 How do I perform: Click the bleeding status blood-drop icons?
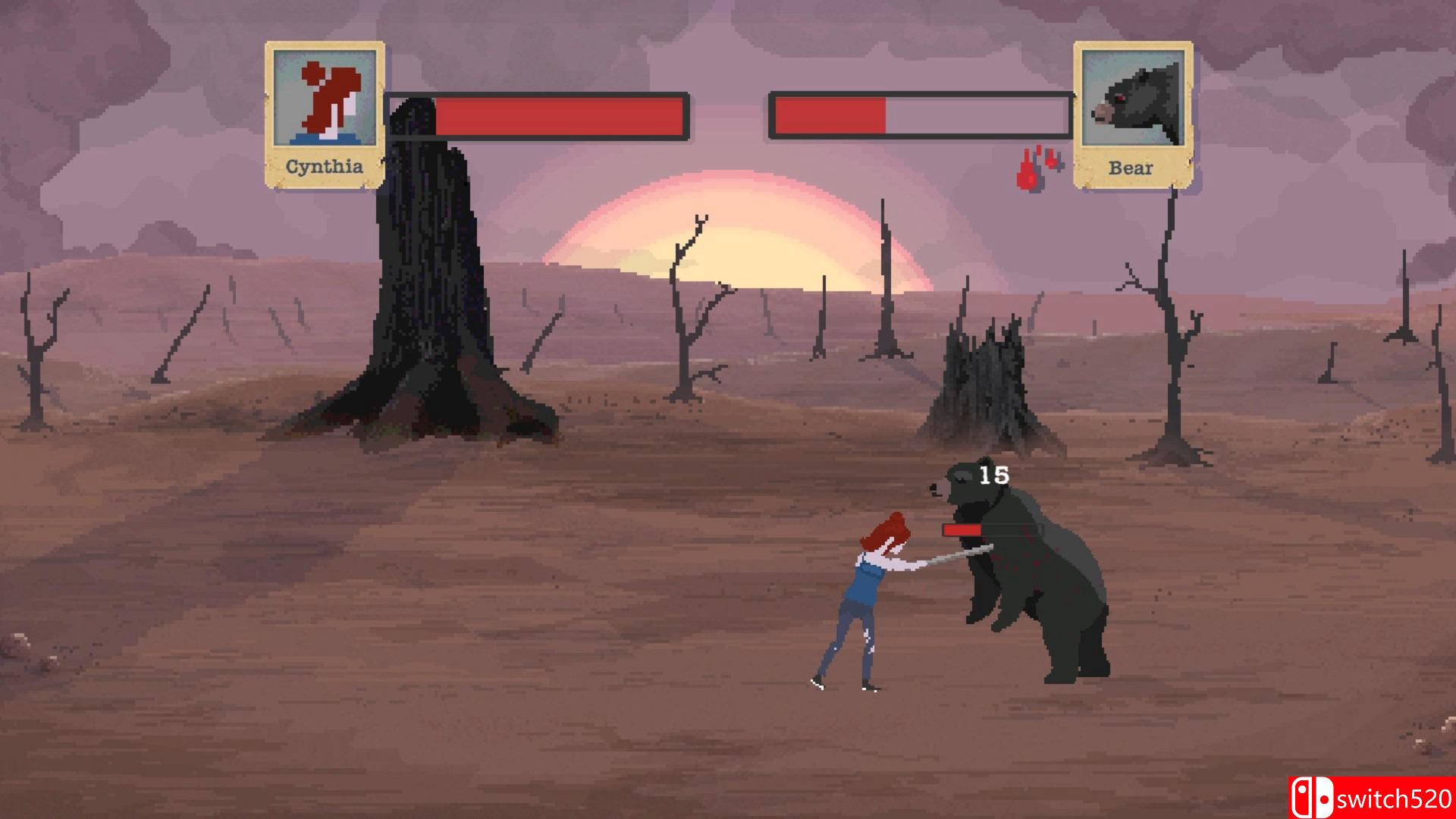pyautogui.click(x=1037, y=167)
